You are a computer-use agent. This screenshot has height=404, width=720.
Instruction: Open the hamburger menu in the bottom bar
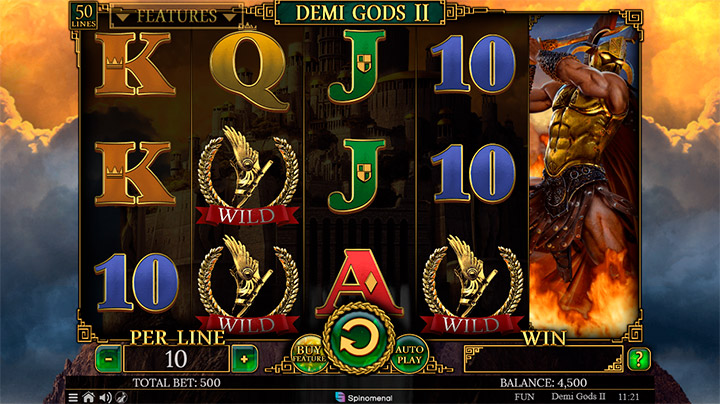tap(72, 397)
